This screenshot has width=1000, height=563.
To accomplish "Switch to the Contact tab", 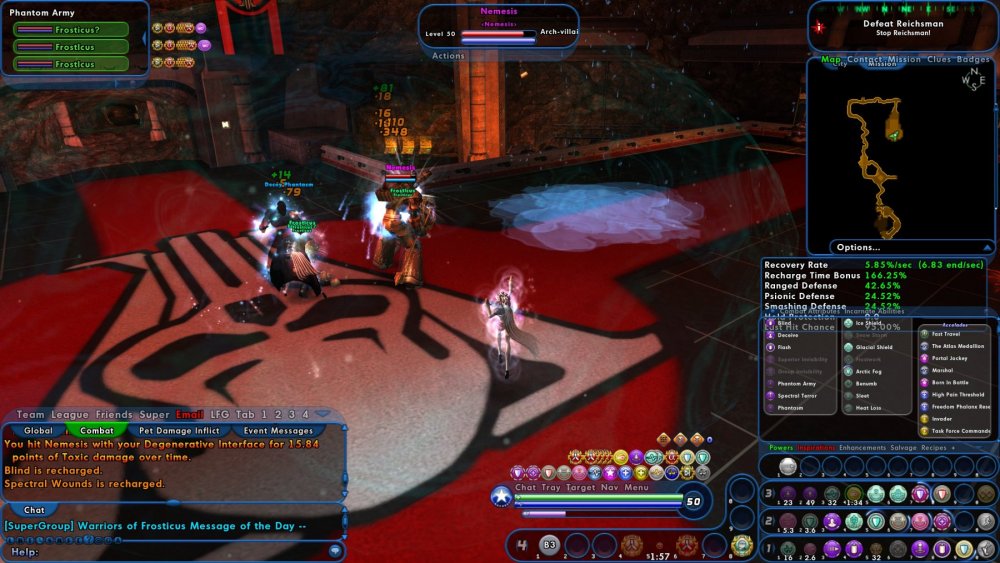I will click(x=865, y=60).
